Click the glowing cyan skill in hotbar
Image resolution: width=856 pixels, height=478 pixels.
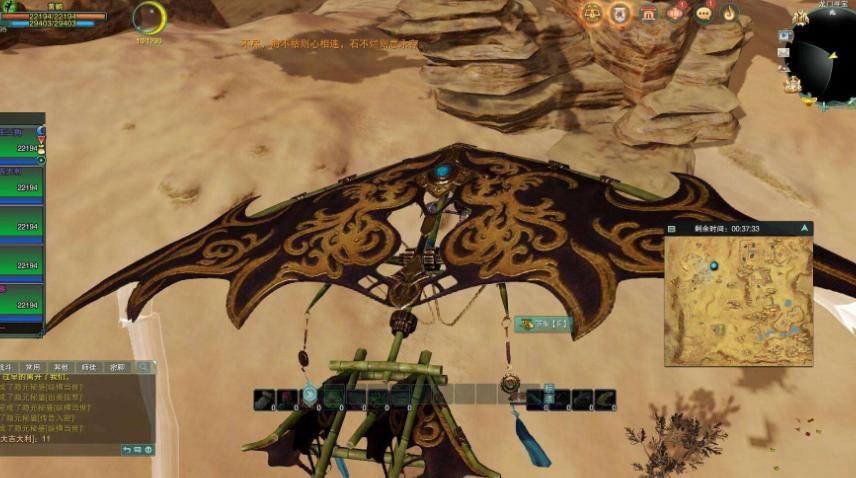(310, 397)
